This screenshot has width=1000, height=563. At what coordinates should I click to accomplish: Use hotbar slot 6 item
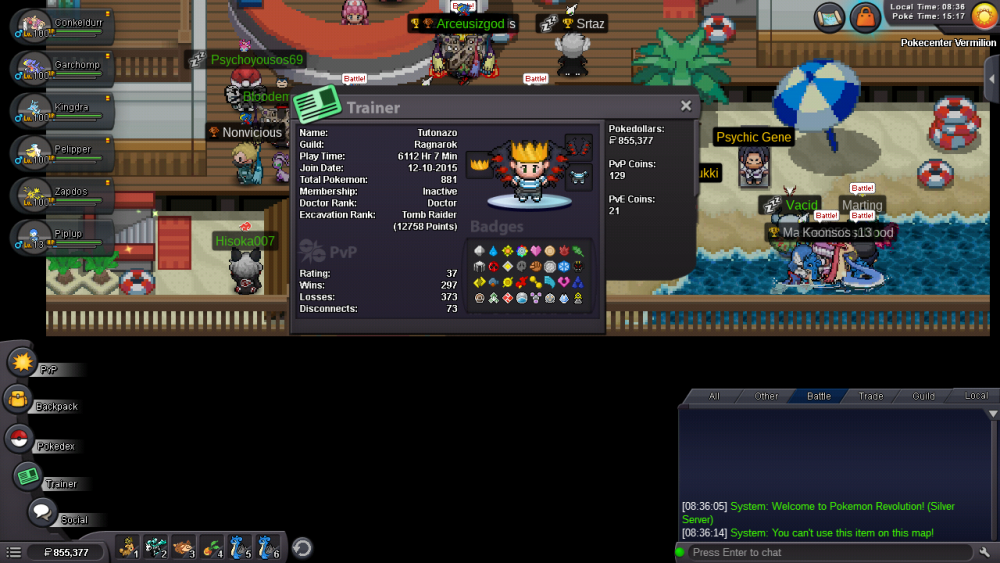pos(268,548)
